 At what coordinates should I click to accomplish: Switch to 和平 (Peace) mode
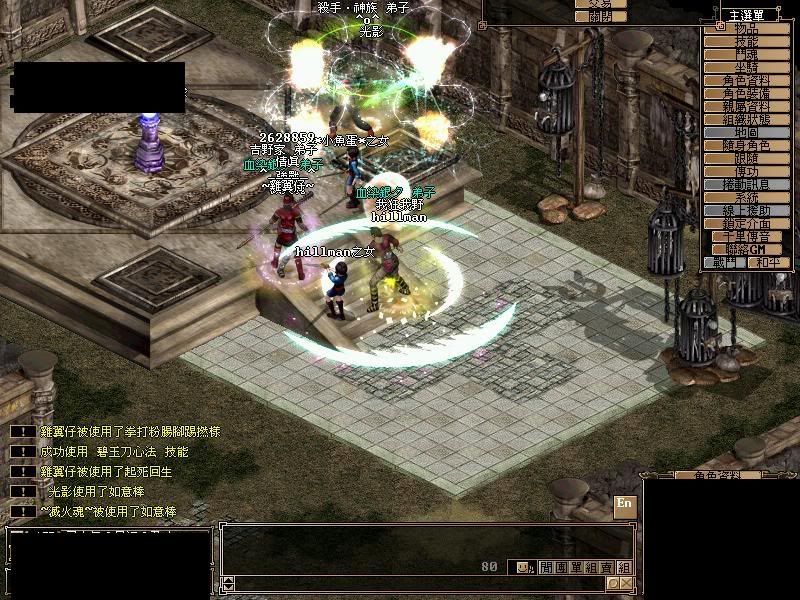[x=763, y=262]
